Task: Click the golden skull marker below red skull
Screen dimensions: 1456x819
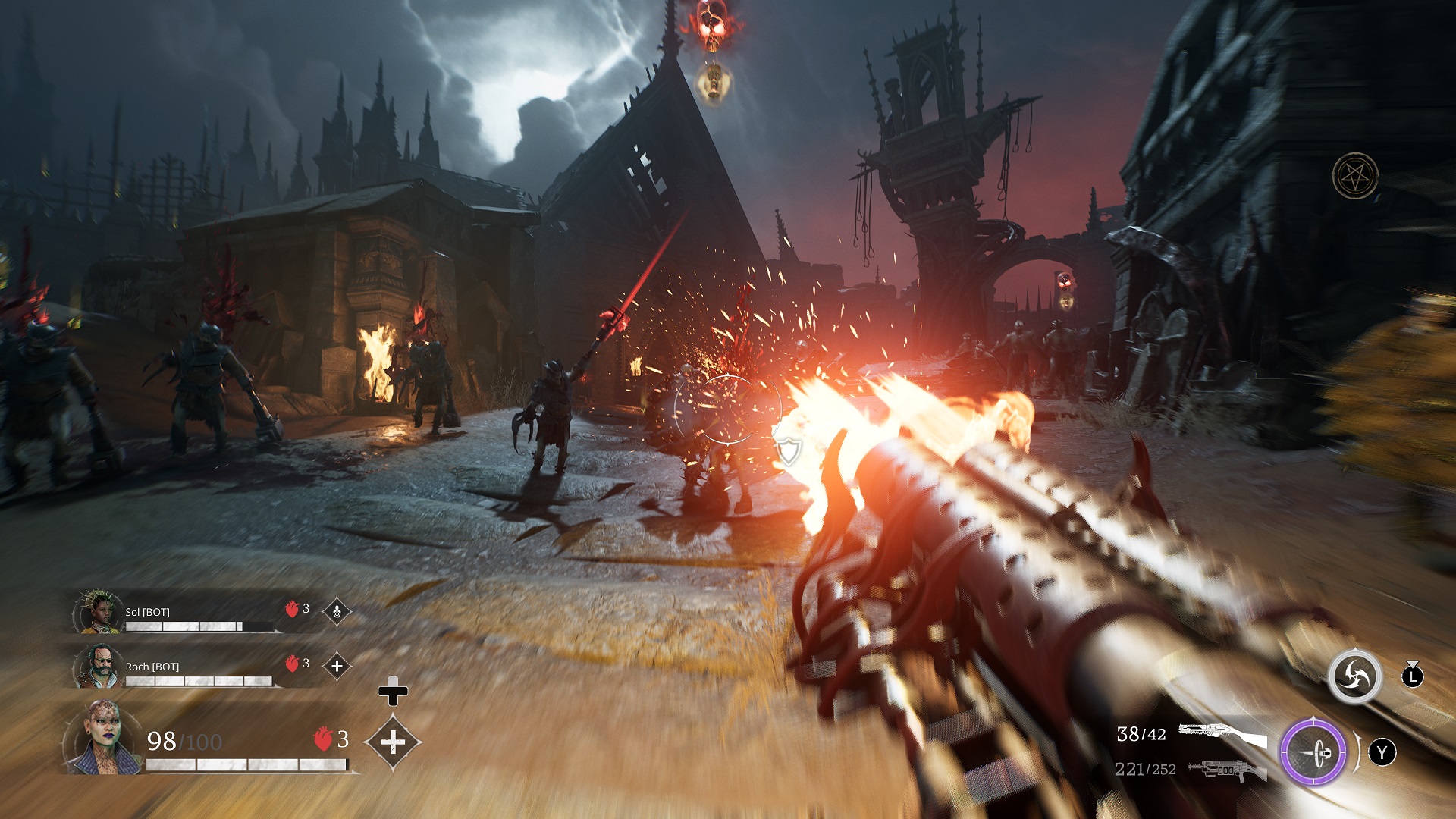Action: click(x=714, y=81)
